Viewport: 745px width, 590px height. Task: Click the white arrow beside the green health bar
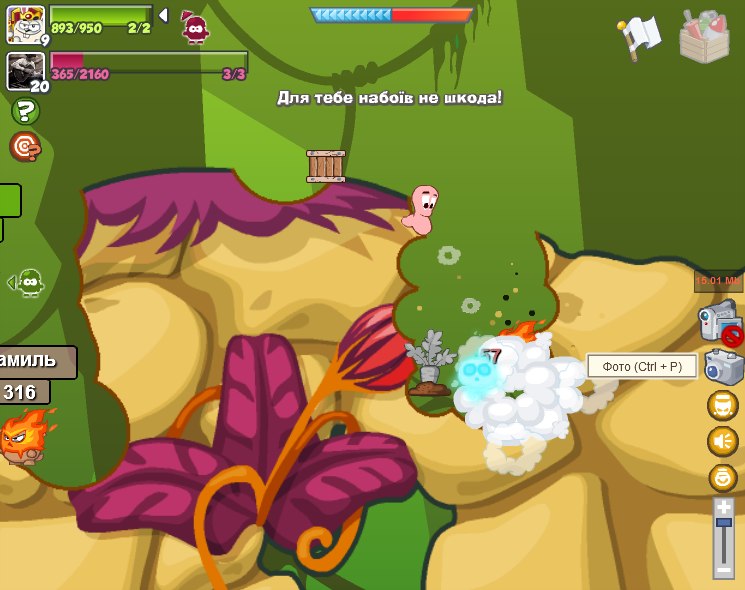163,15
